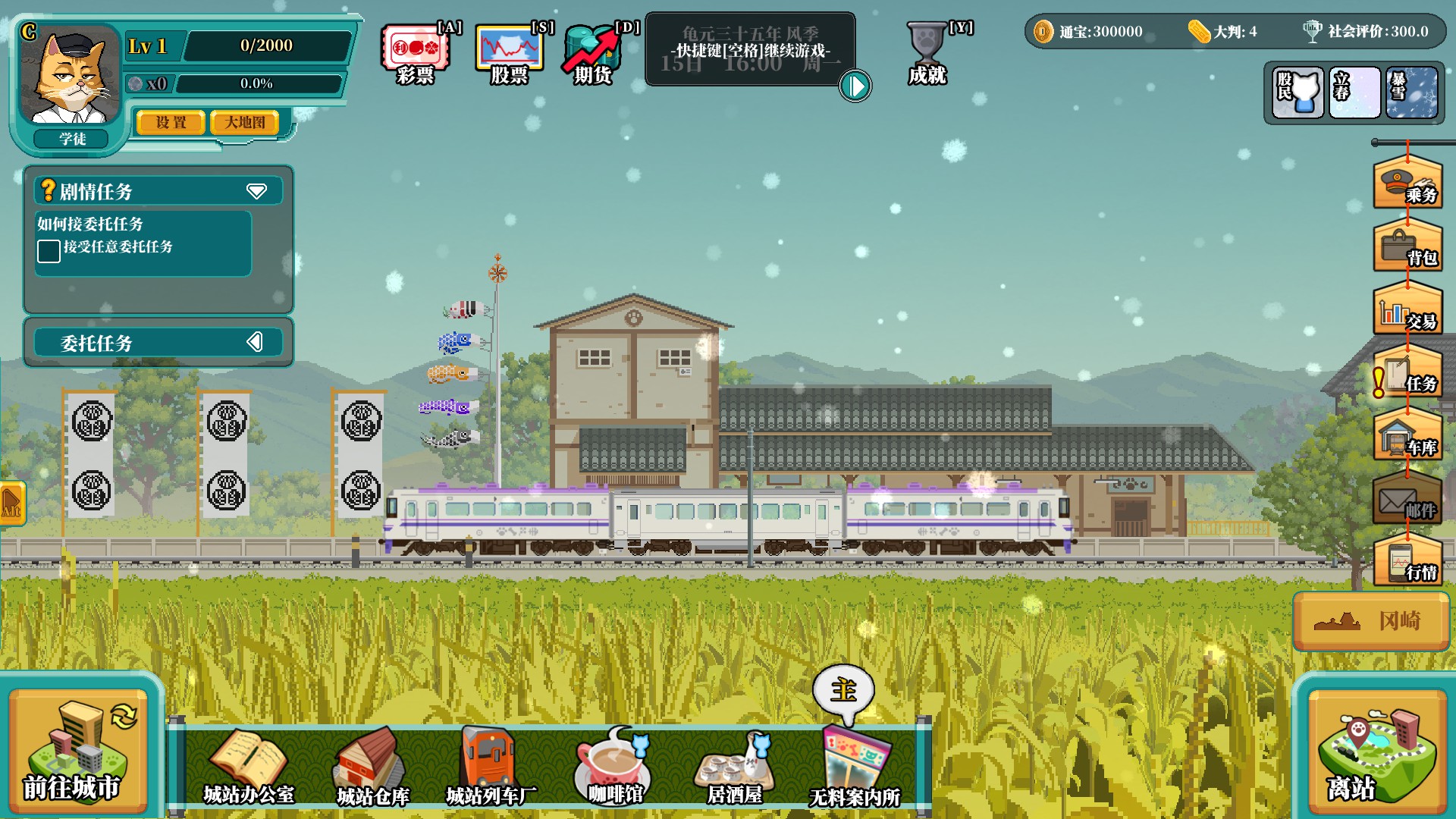This screenshot has height=819, width=1456.
Task: Open the 行情 market info menu
Action: point(1407,563)
